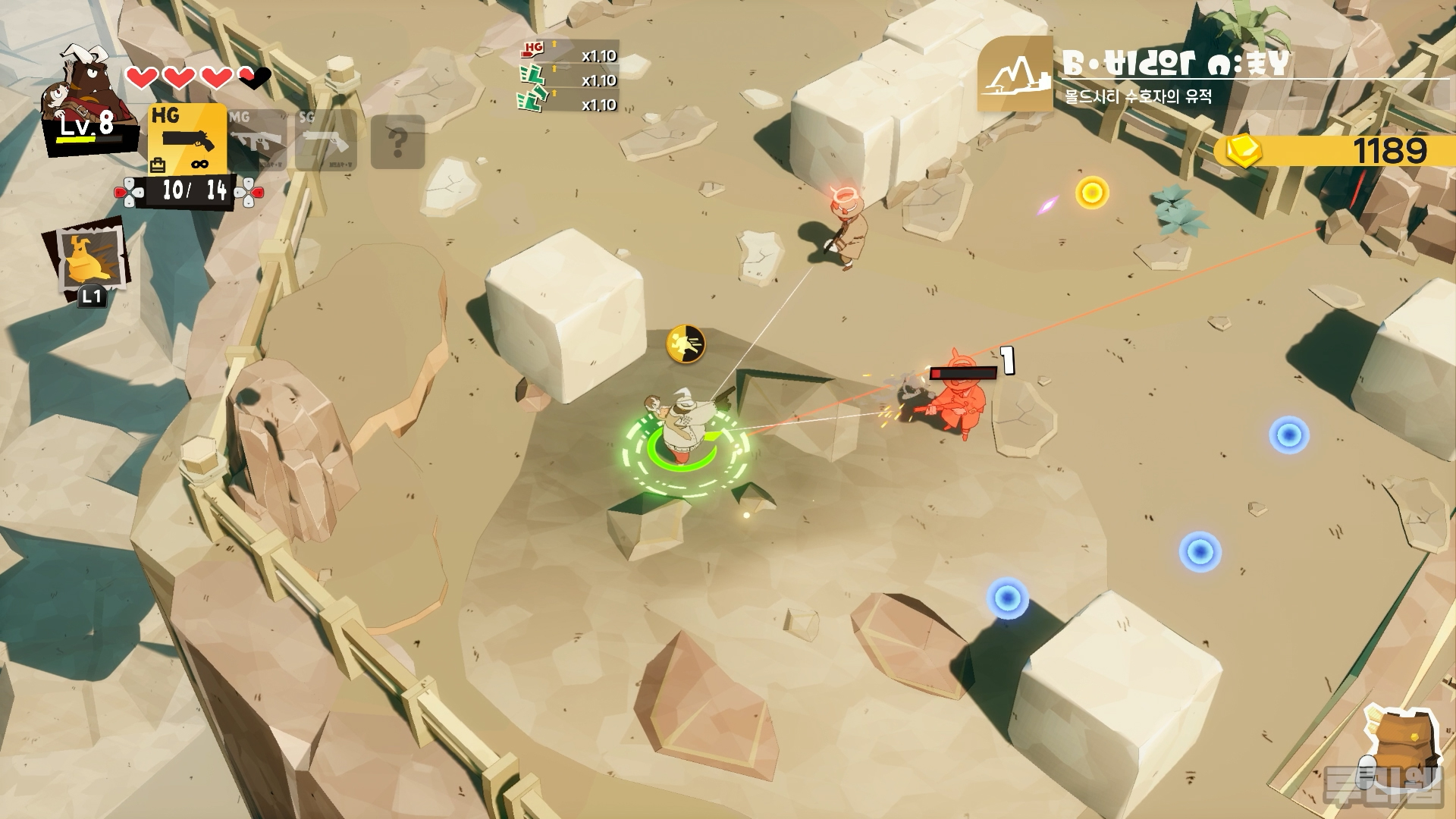Open the backpack inventory icon
Screen dimensions: 1456x819
tap(1399, 742)
